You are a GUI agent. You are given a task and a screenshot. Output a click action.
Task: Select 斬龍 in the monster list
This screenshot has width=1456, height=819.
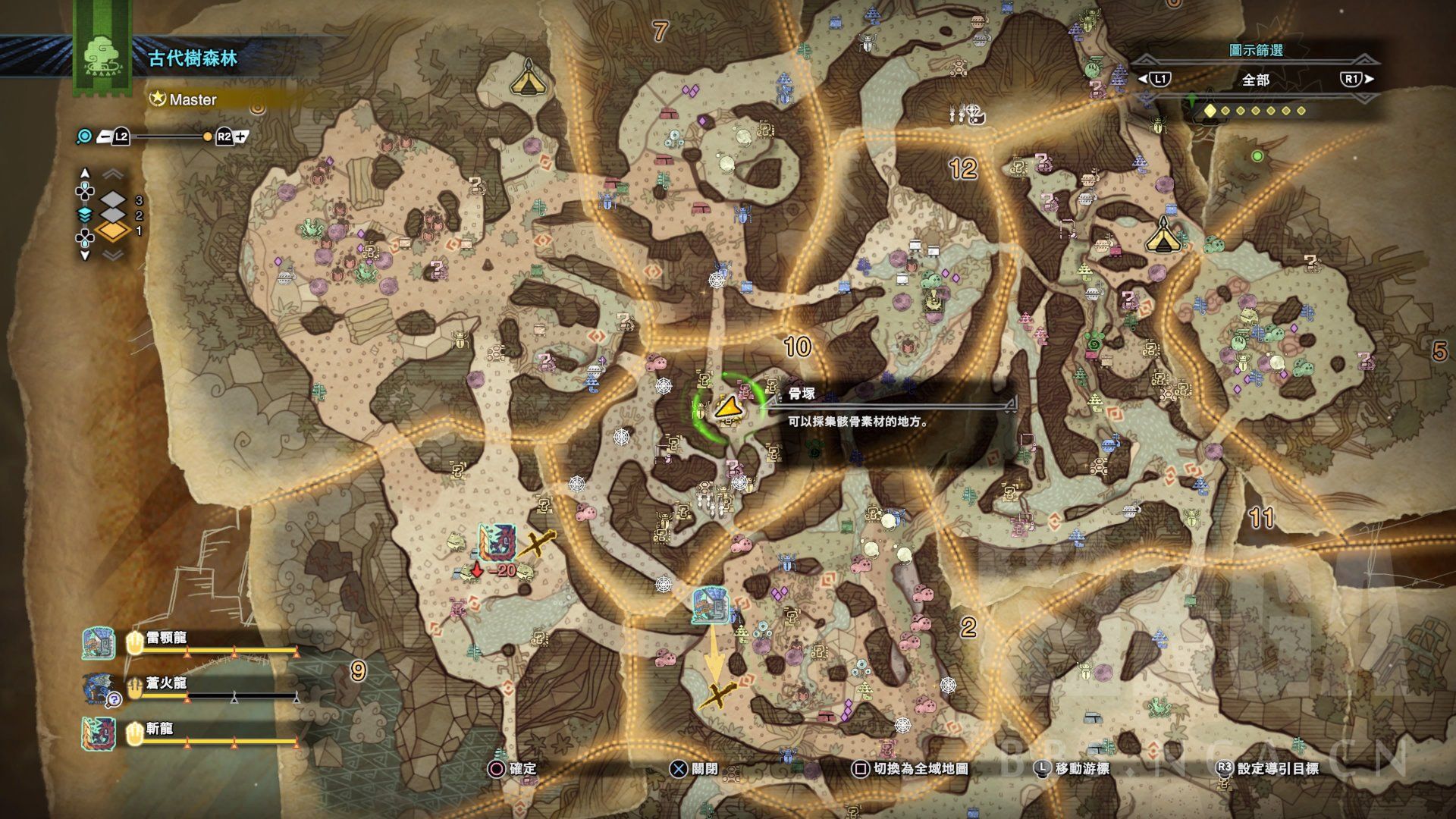click(x=160, y=730)
